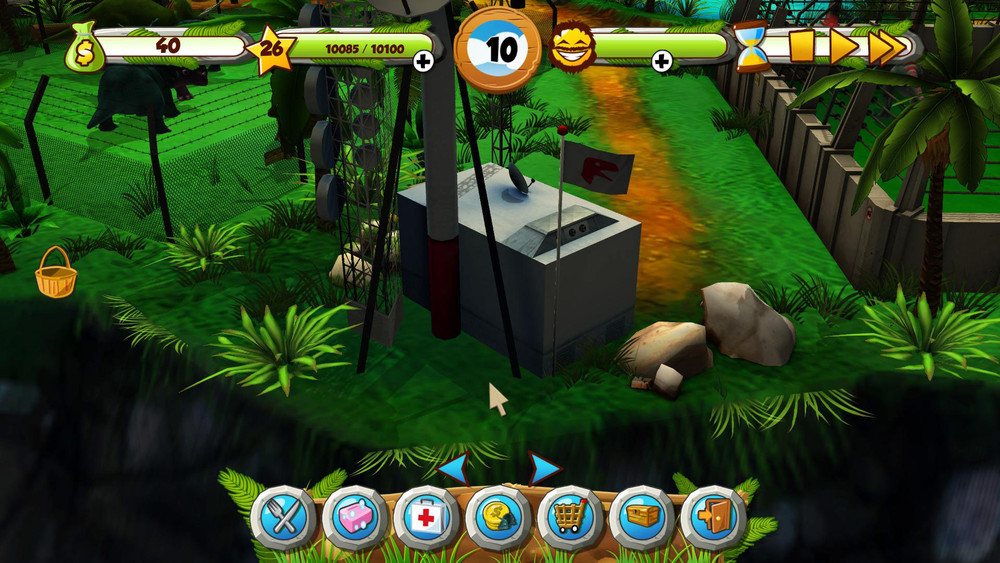Open the fork and knife feeding menu

(283, 518)
